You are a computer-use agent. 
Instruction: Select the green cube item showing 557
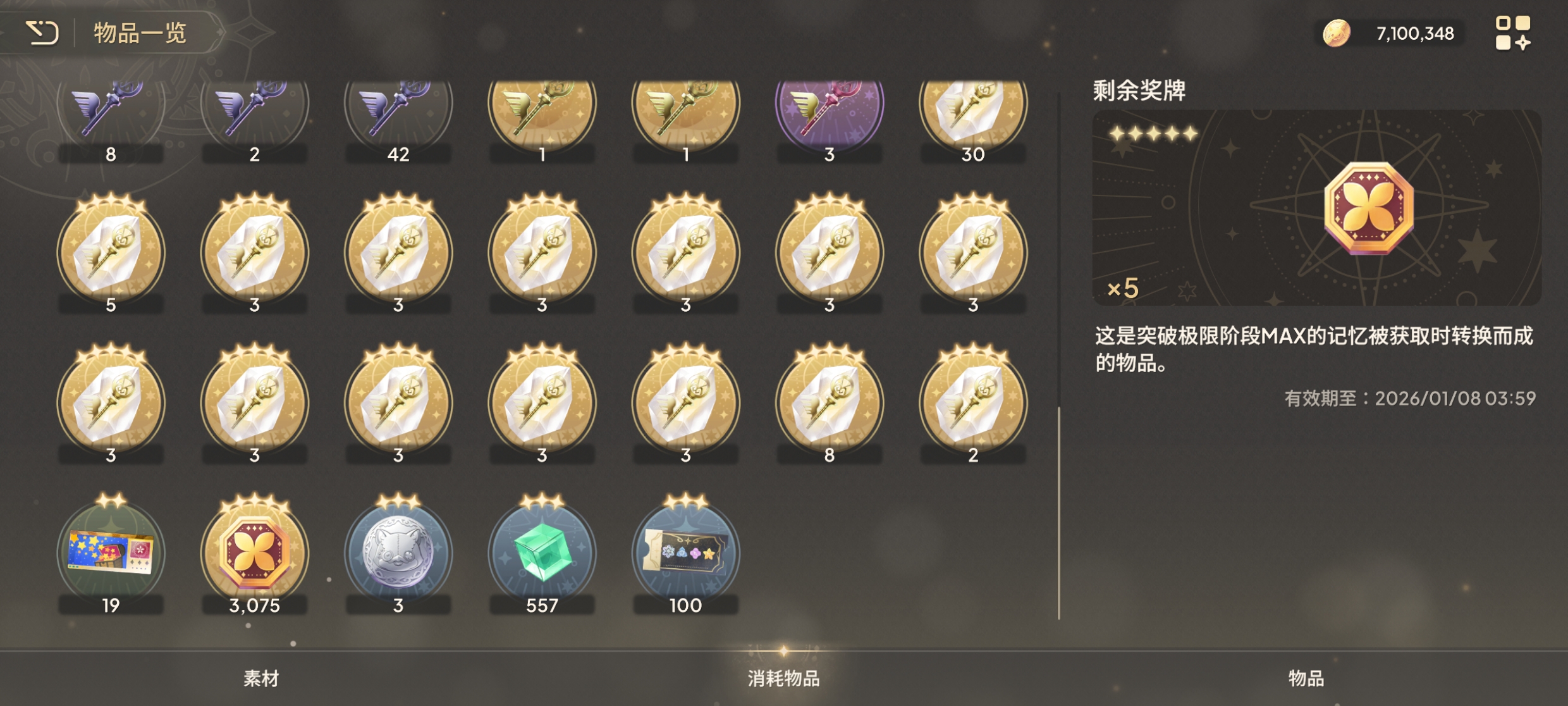coord(541,552)
